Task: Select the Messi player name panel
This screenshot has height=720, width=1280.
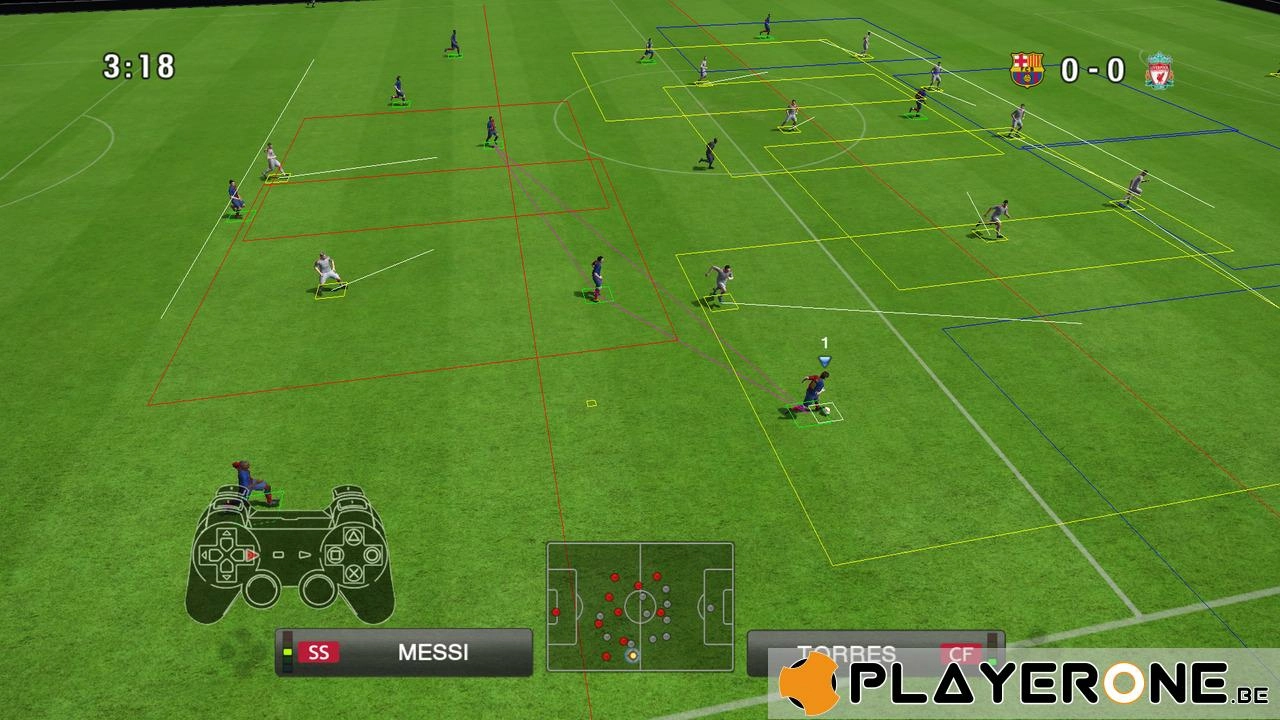Action: (x=404, y=652)
